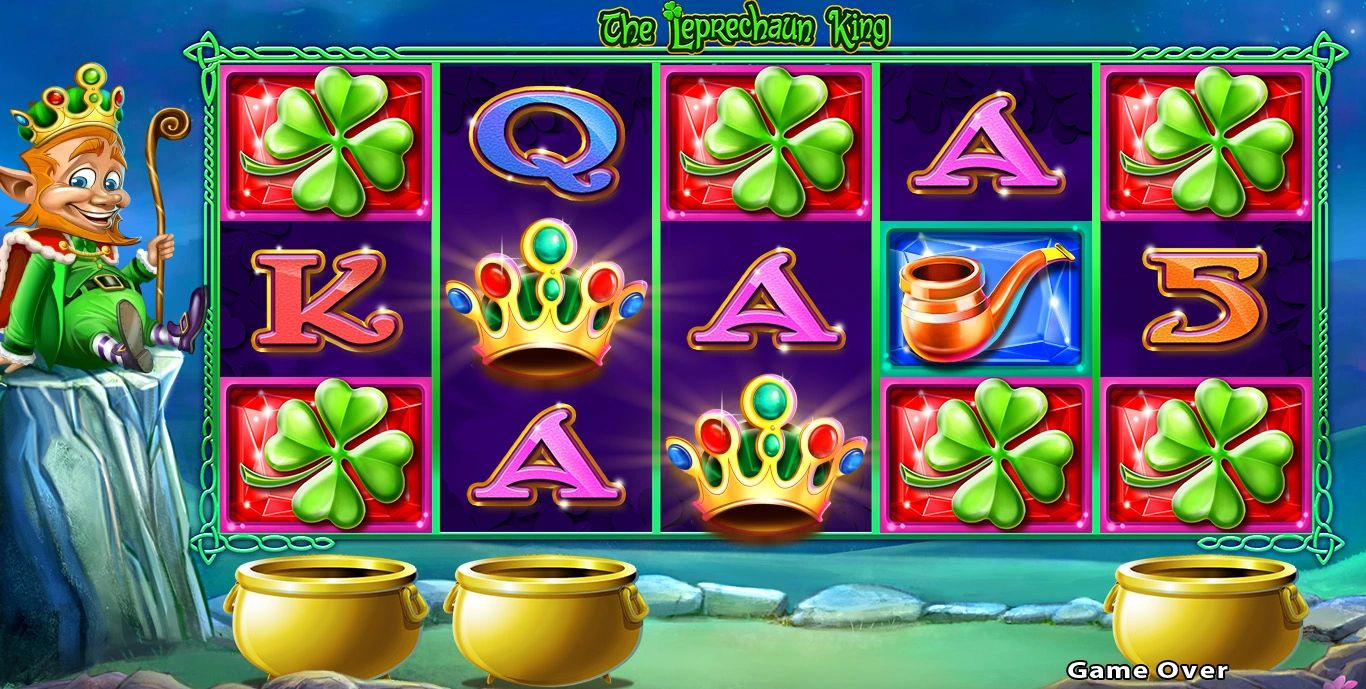Image resolution: width=1366 pixels, height=689 pixels.
Task: Select the blue Q symbol tile
Action: (546, 141)
